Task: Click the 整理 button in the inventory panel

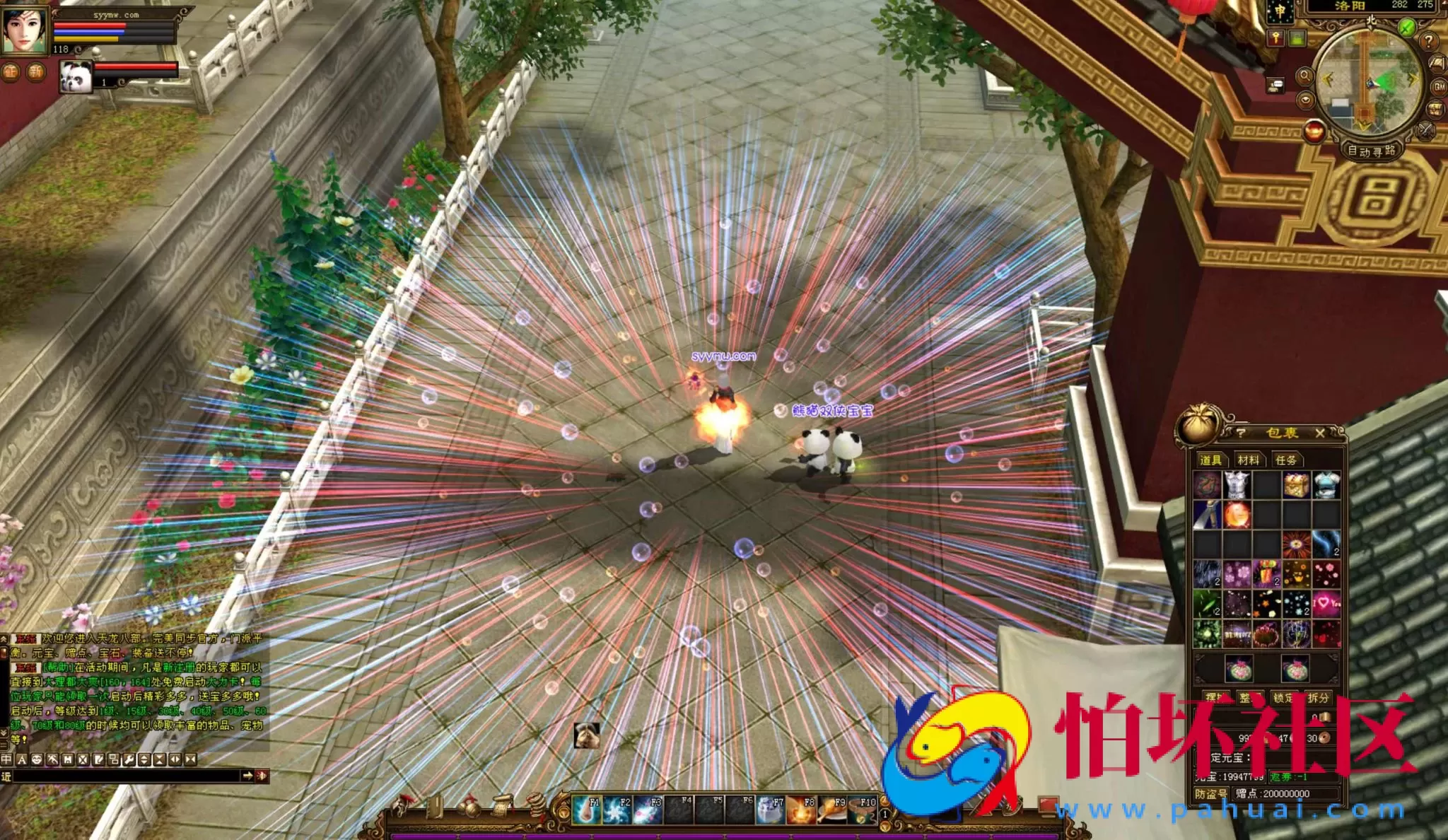Action: point(1252,699)
